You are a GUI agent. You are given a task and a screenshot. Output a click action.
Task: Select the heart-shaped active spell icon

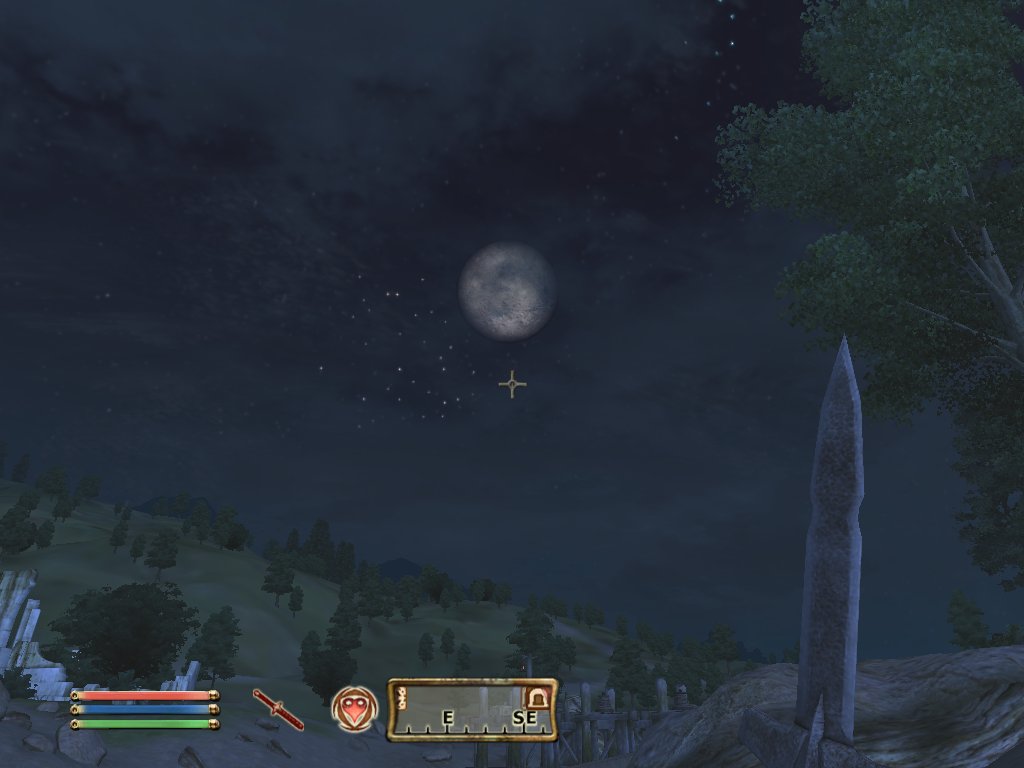click(x=354, y=709)
